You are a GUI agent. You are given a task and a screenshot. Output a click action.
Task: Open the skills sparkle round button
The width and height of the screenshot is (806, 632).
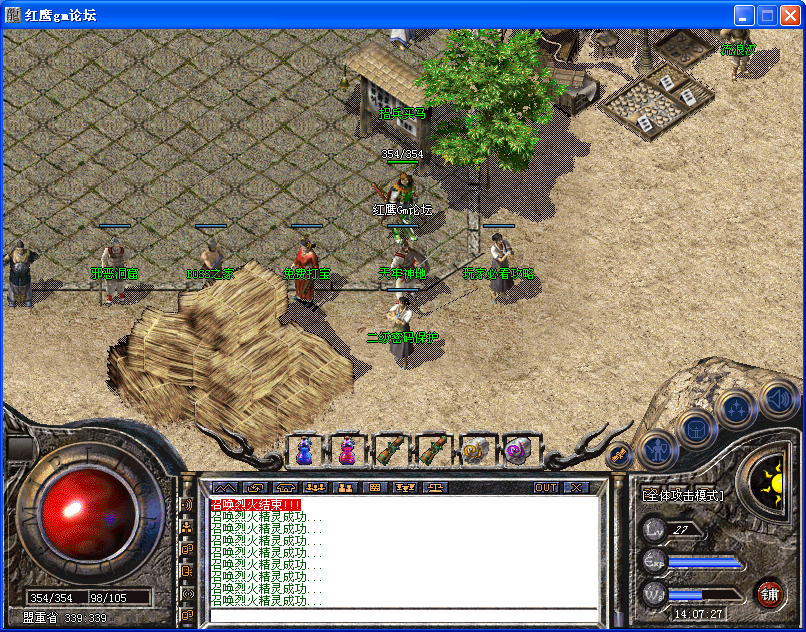click(x=737, y=408)
